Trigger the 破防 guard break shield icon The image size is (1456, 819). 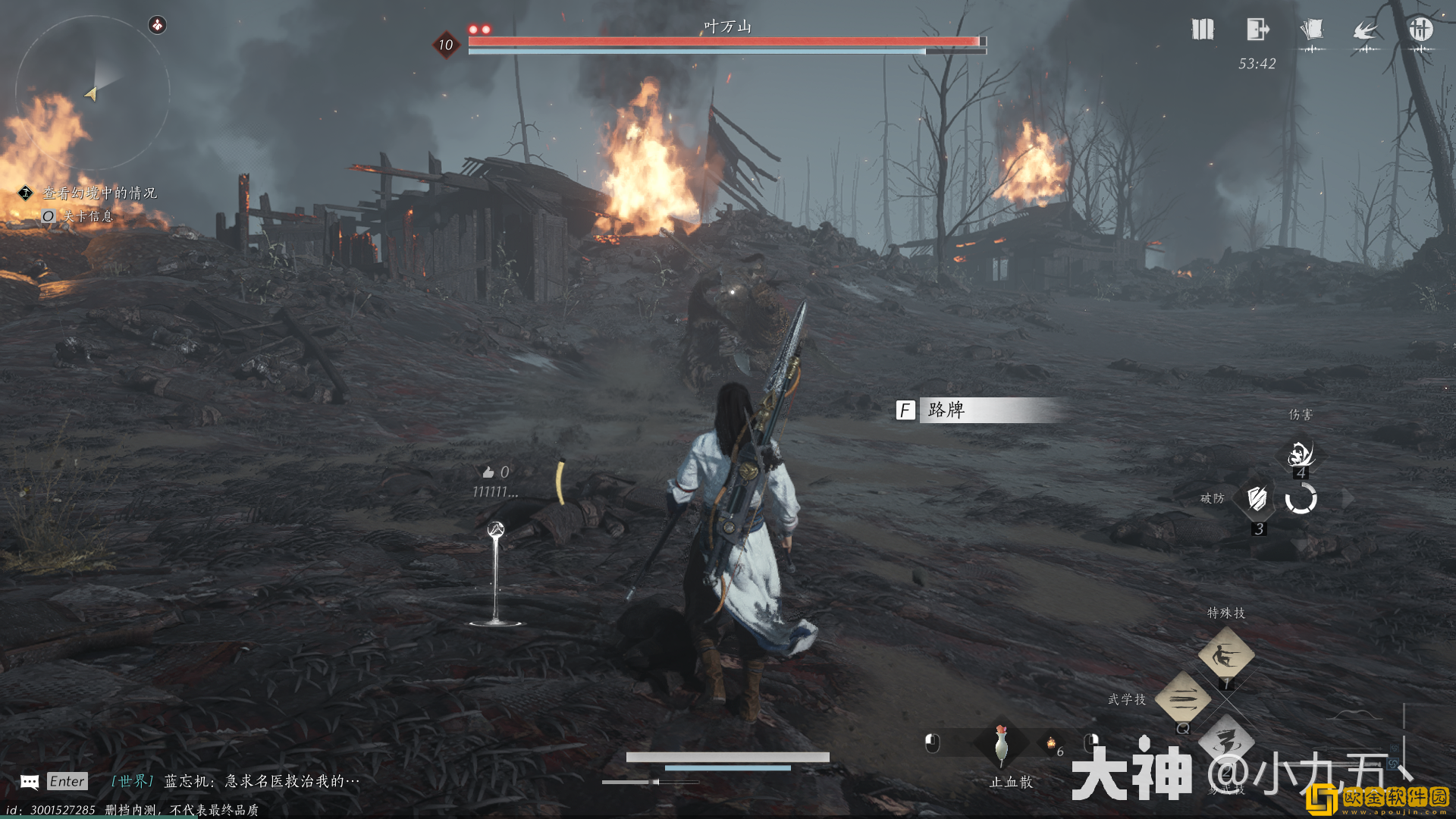pyautogui.click(x=1257, y=498)
